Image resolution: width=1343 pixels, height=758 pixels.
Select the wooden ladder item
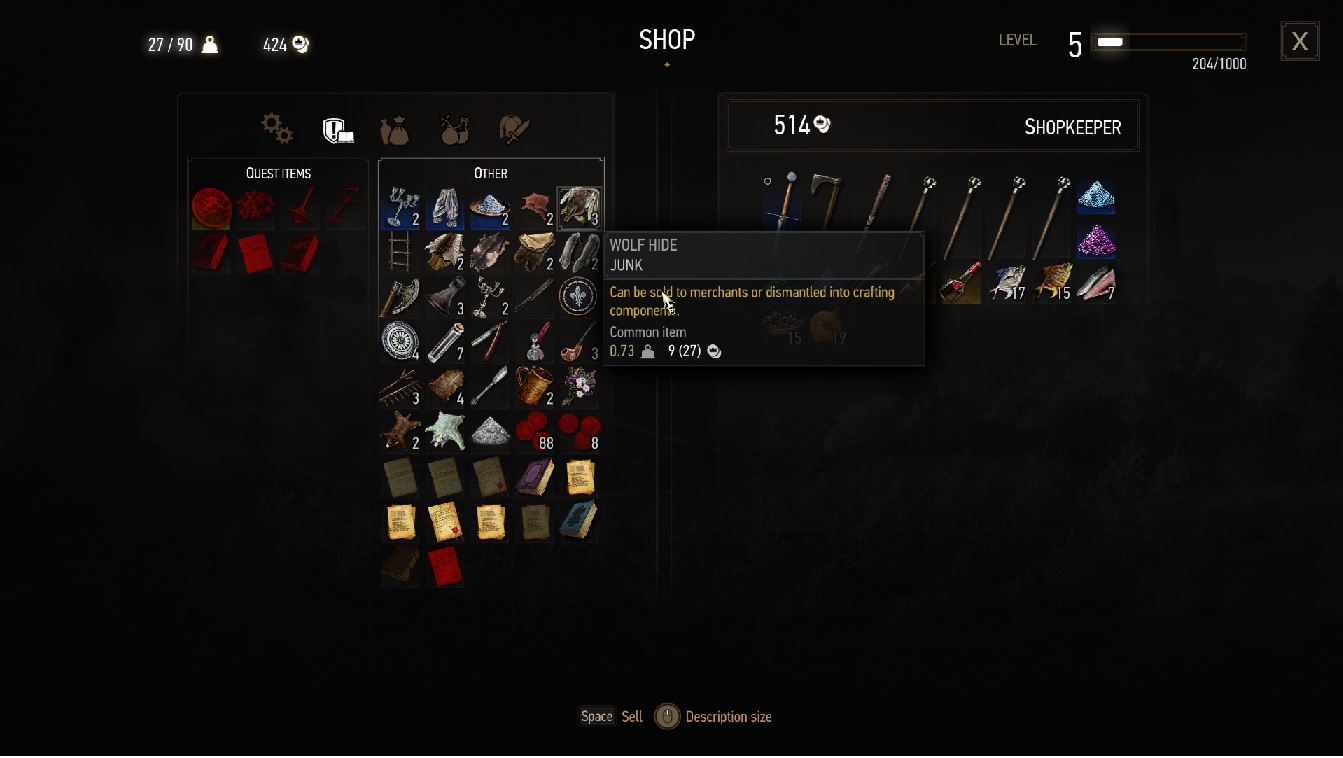400,252
